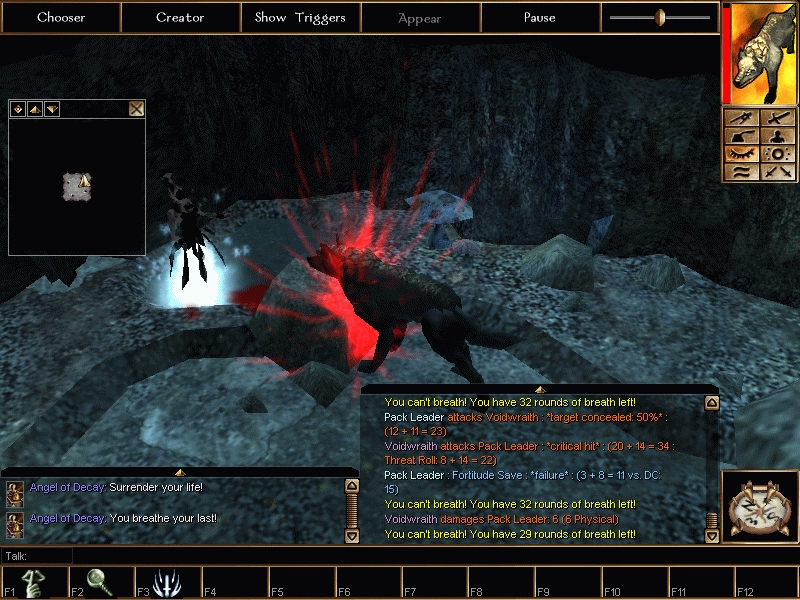Click the Show Triggers button

pyautogui.click(x=300, y=17)
